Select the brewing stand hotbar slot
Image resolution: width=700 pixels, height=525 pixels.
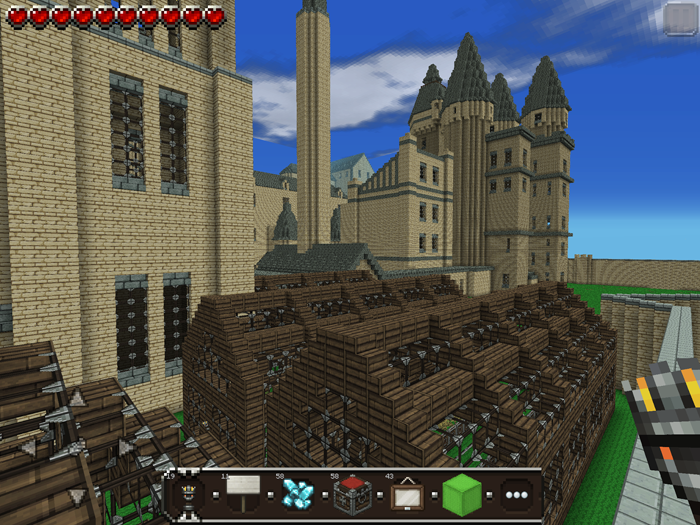click(185, 495)
